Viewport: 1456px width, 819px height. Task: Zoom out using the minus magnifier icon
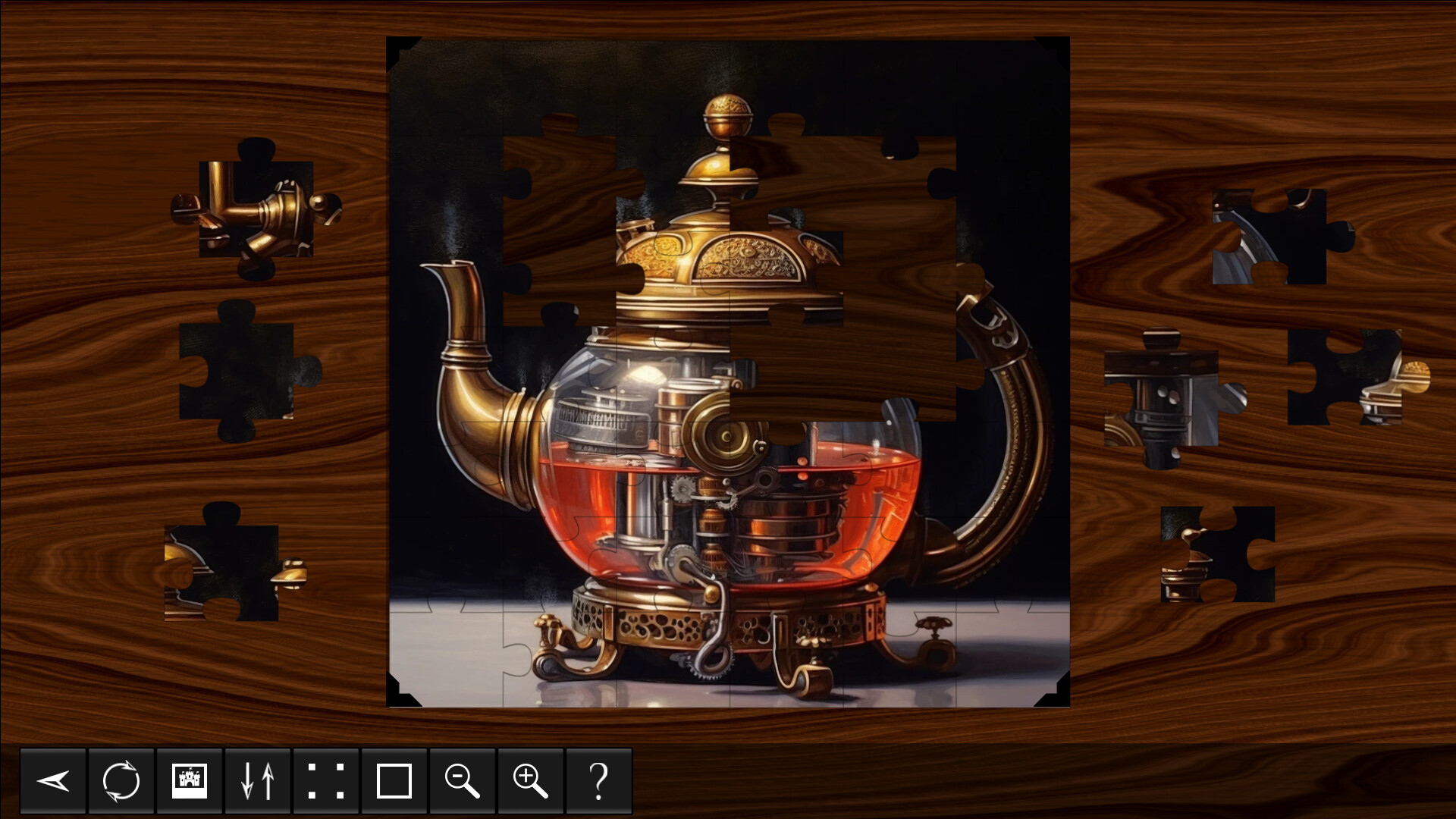click(463, 781)
